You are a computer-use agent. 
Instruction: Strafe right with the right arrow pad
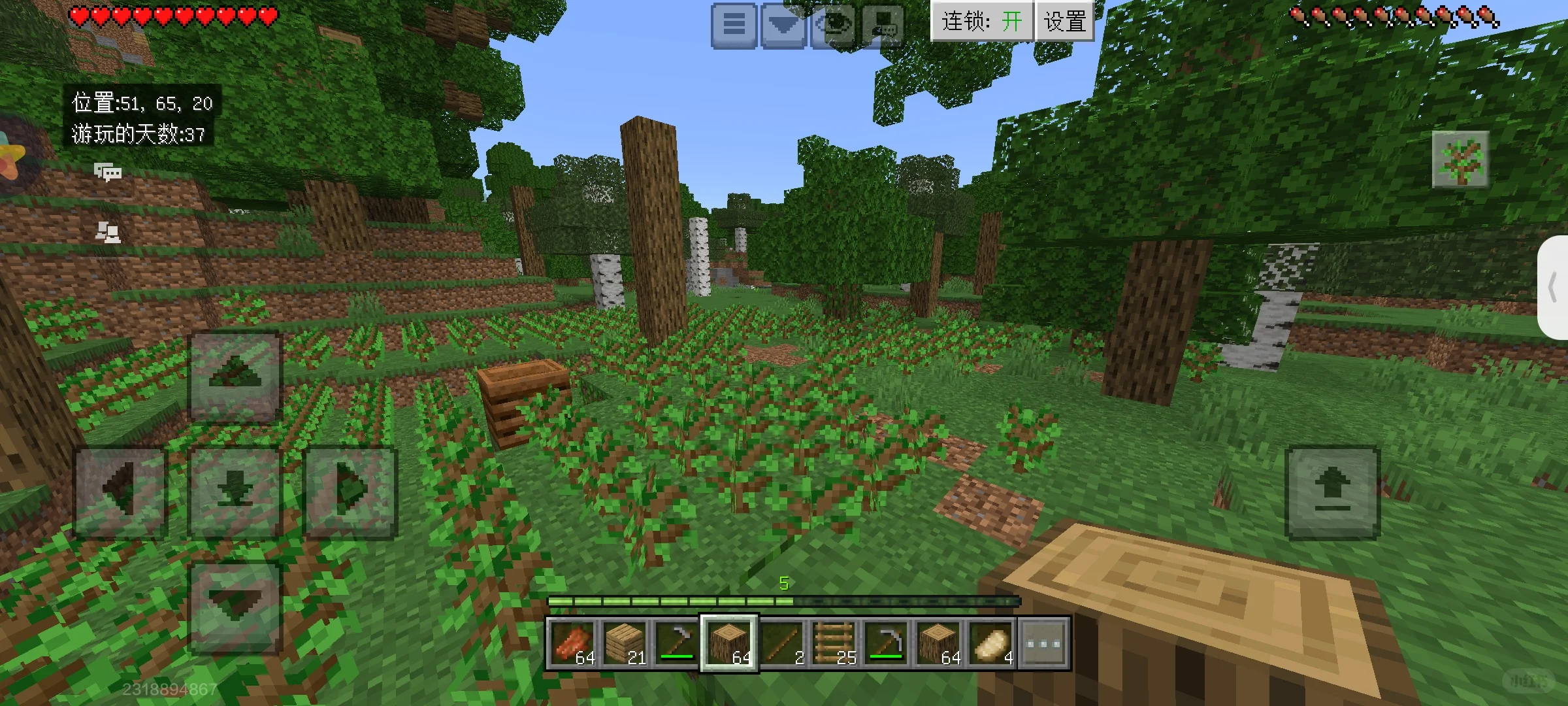pos(351,492)
